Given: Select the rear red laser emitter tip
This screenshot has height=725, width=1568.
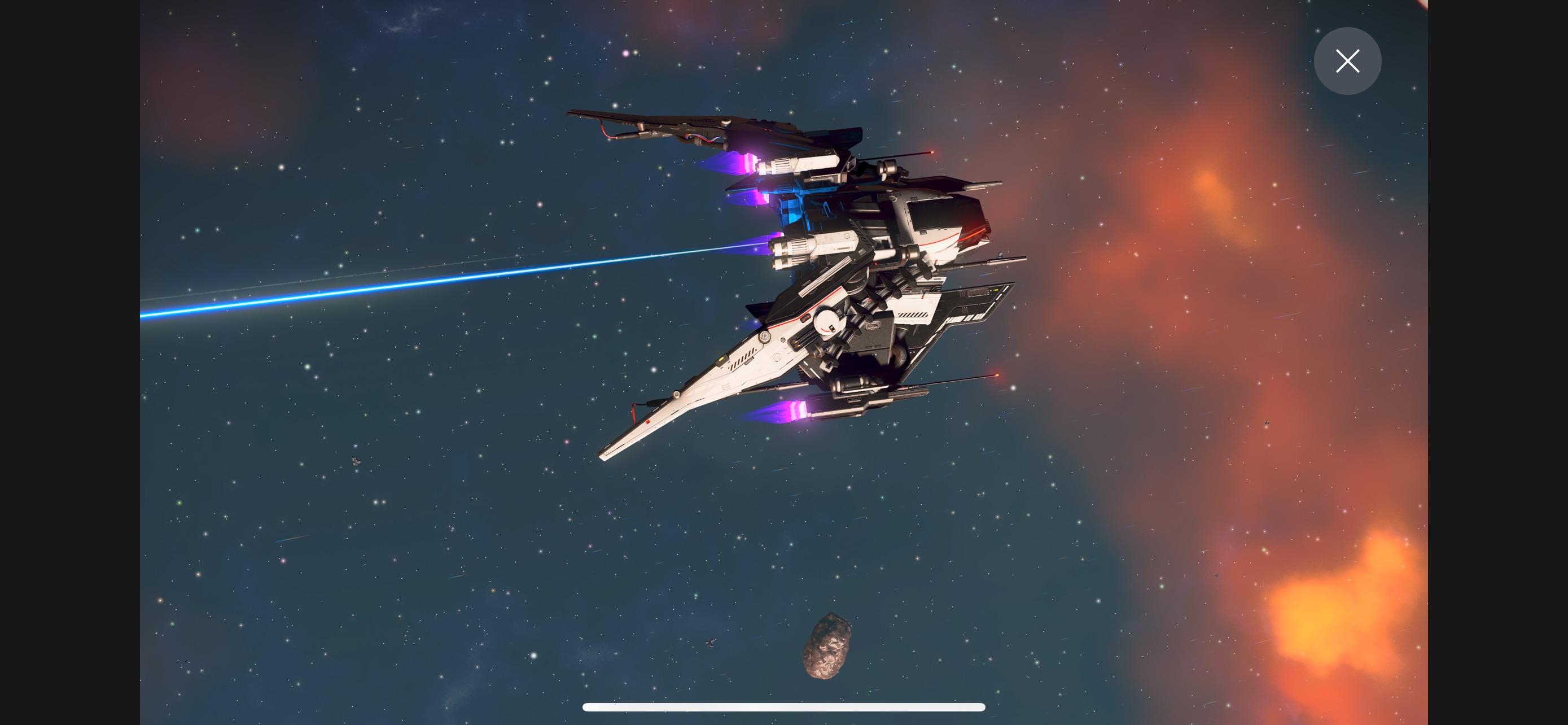Looking at the screenshot, I should tap(997, 375).
